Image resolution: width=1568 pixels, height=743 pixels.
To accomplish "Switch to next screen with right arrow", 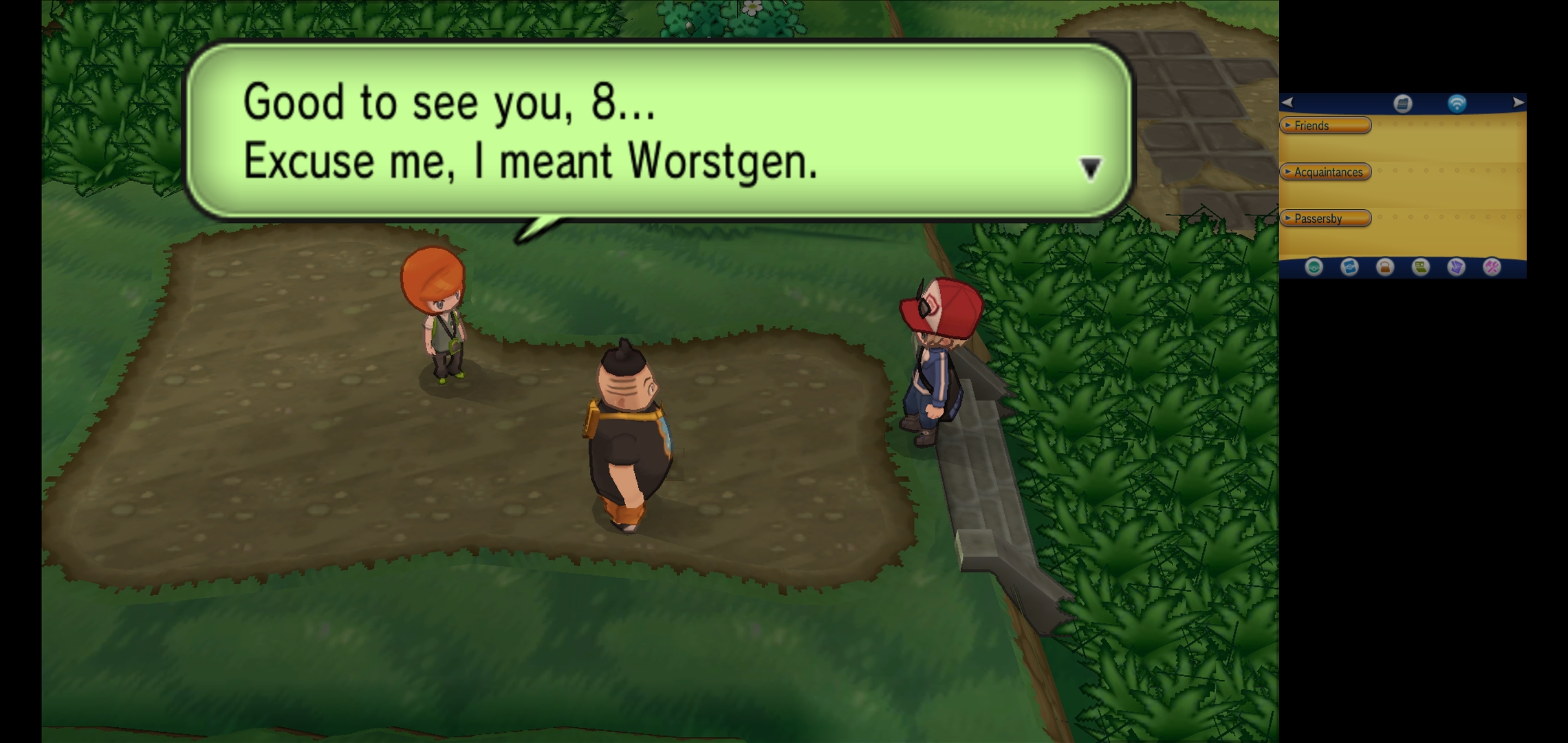I will coord(1518,103).
